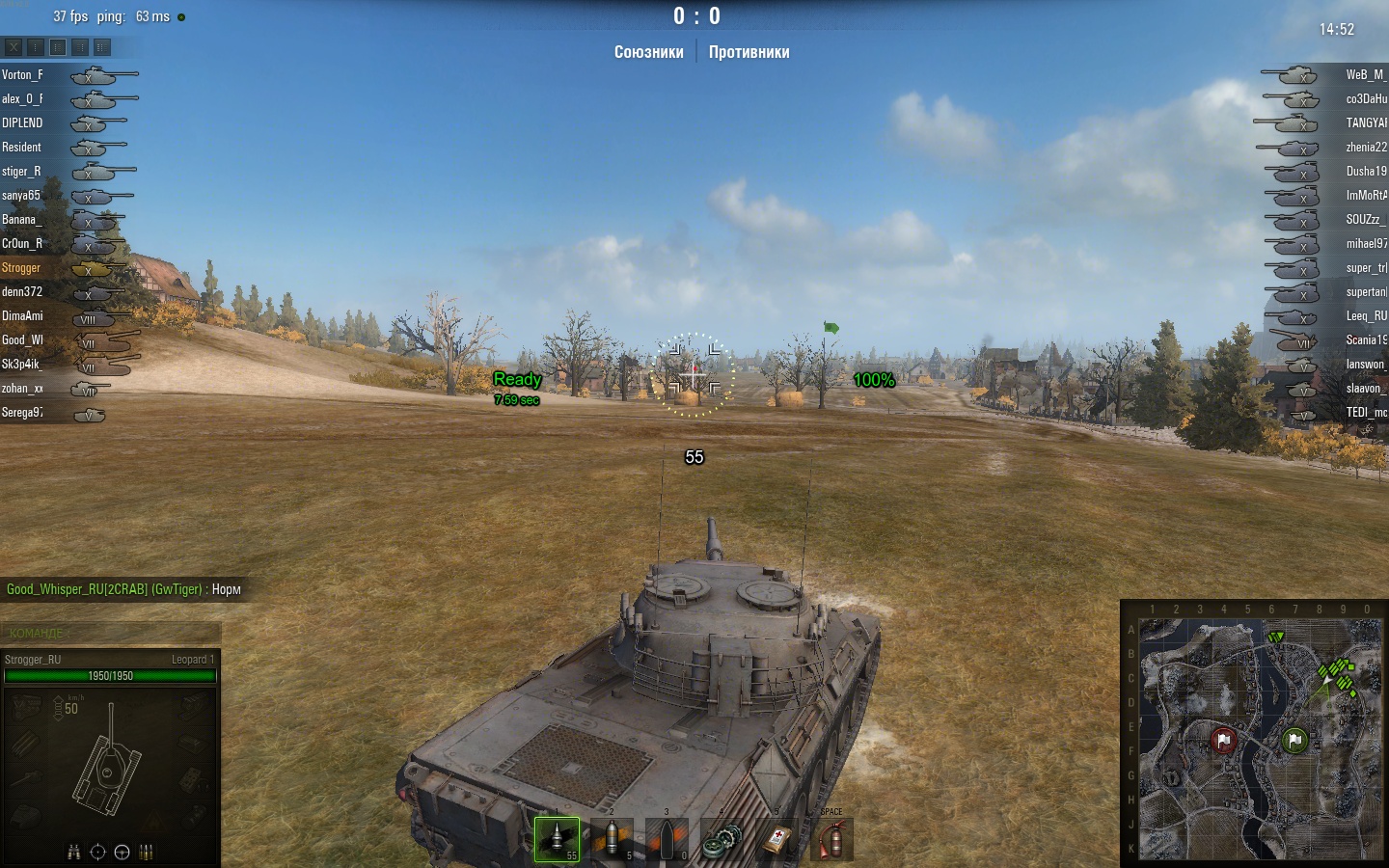Viewport: 1389px width, 868px height.
Task: Activate the fire extinguisher consumable
Action: 831,840
